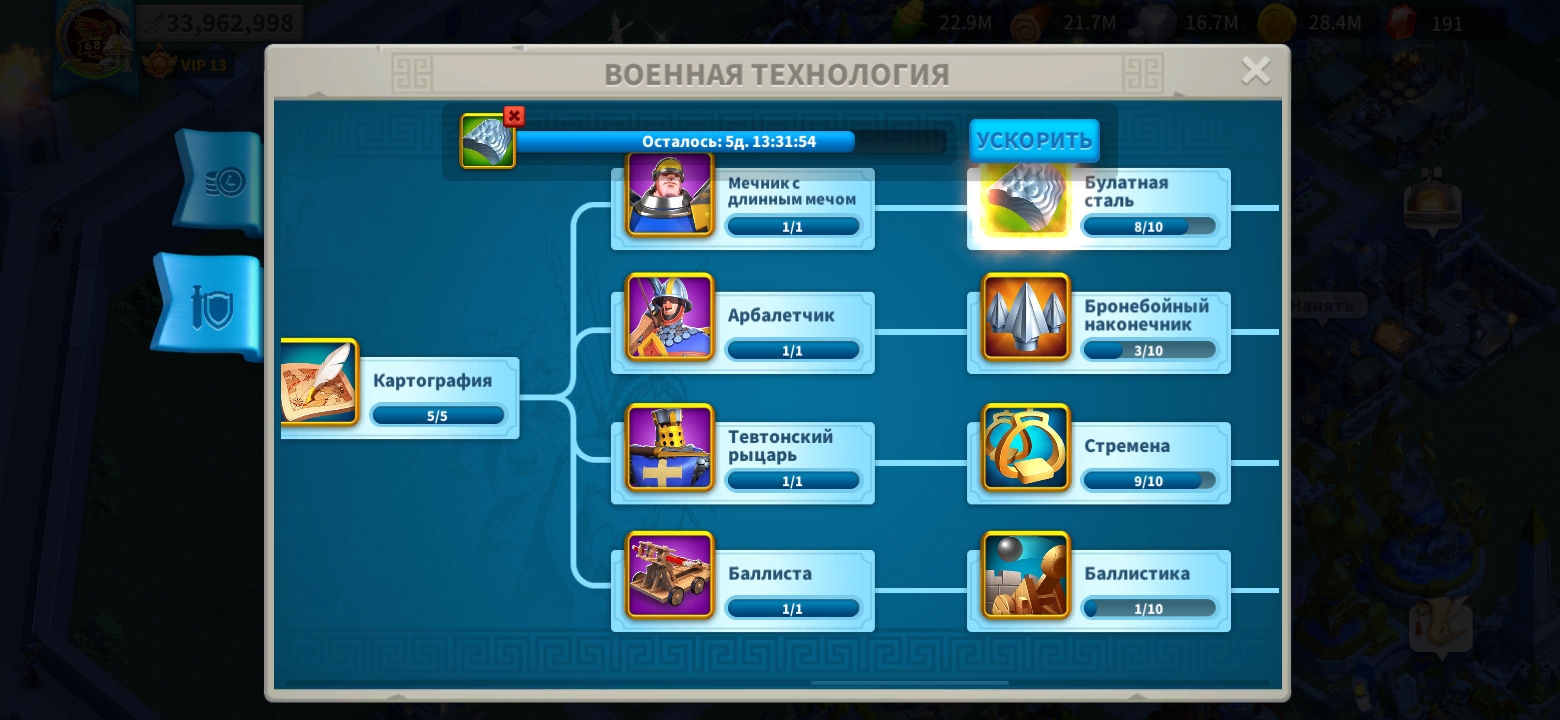Select the Картография technology icon
1560x720 pixels.
(x=320, y=383)
